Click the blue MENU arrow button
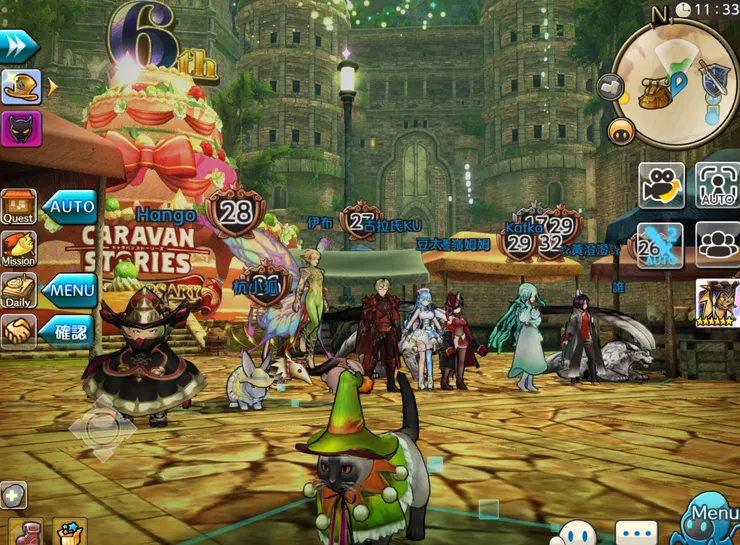The width and height of the screenshot is (740, 545). click(x=70, y=291)
